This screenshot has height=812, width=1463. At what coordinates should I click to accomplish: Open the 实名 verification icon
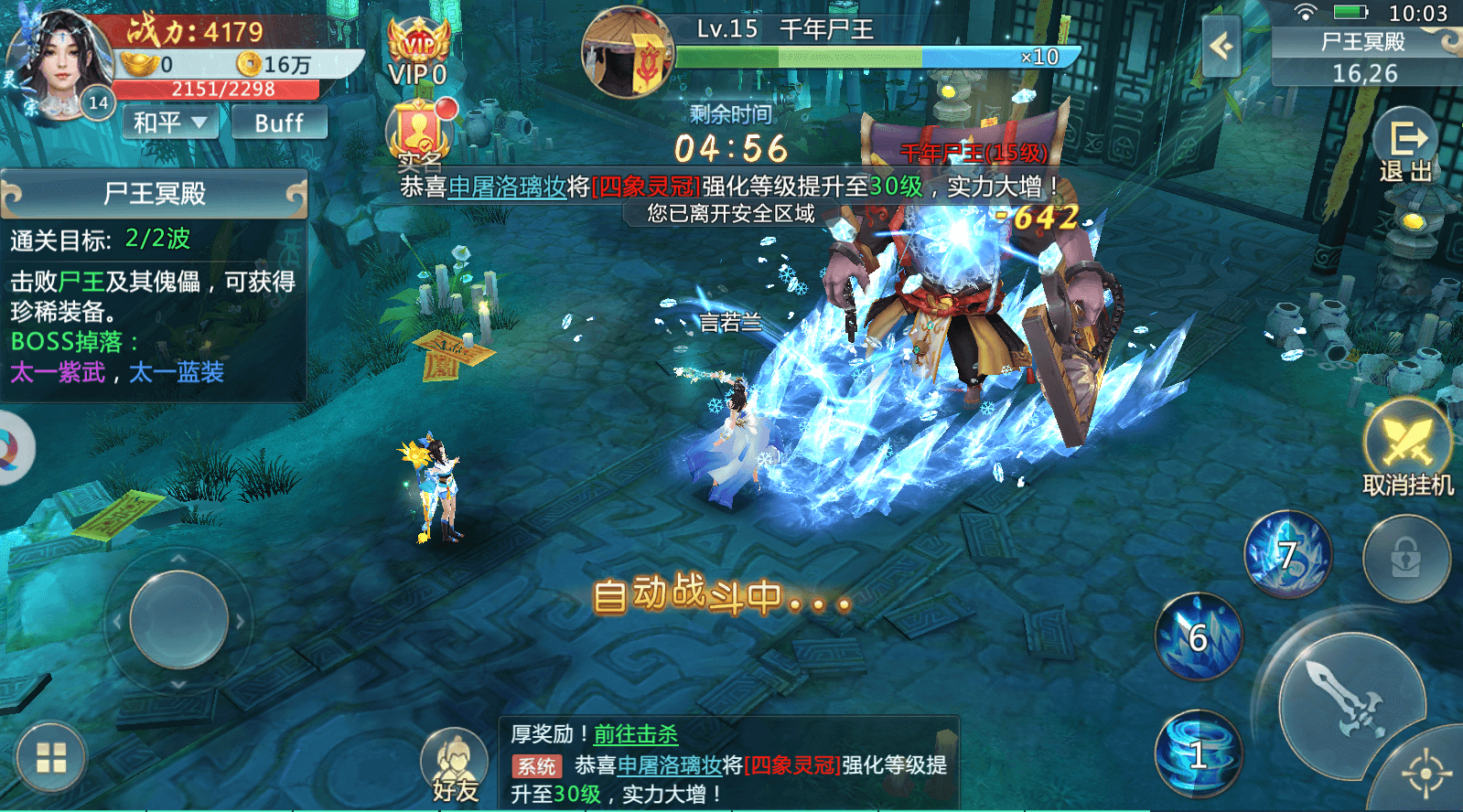(419, 133)
